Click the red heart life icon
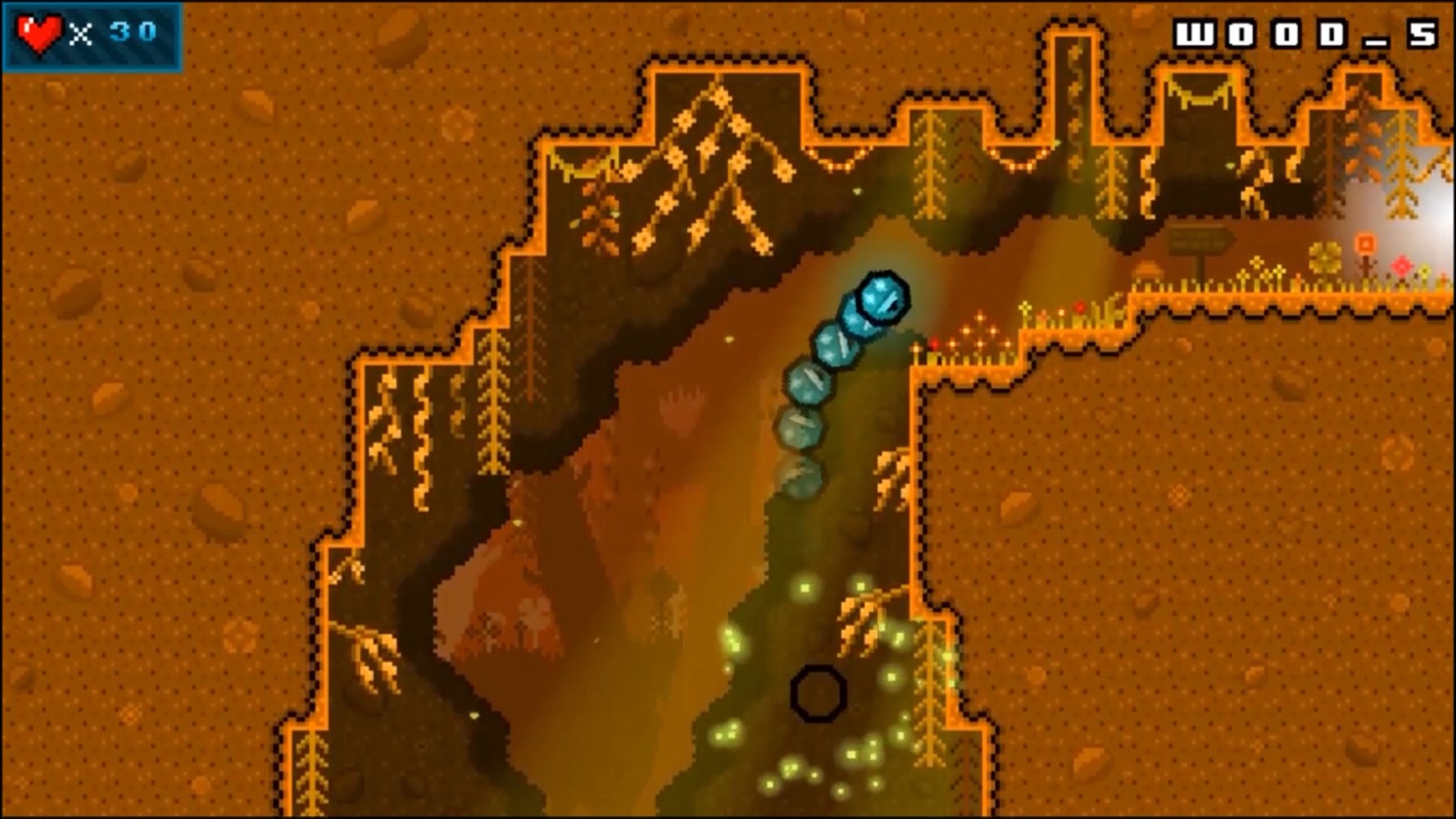 (40, 32)
